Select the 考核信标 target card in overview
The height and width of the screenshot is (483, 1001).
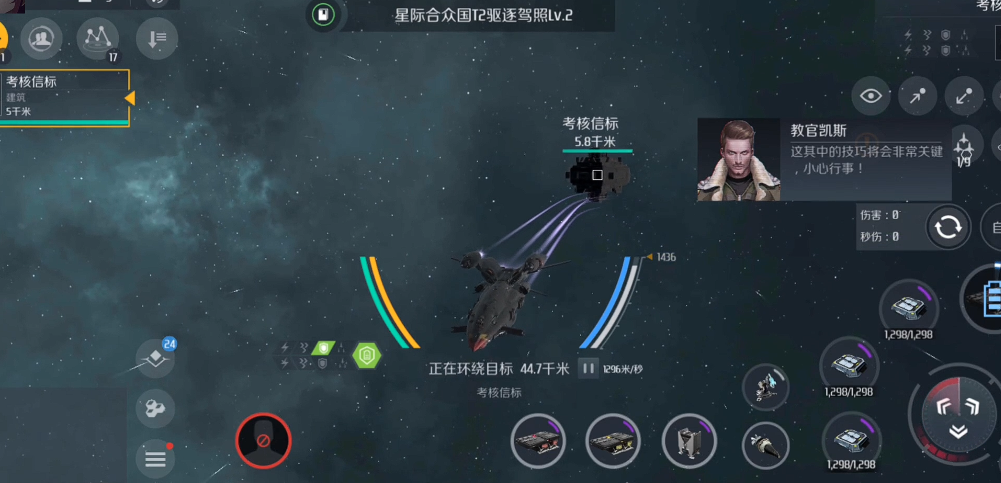coord(65,97)
